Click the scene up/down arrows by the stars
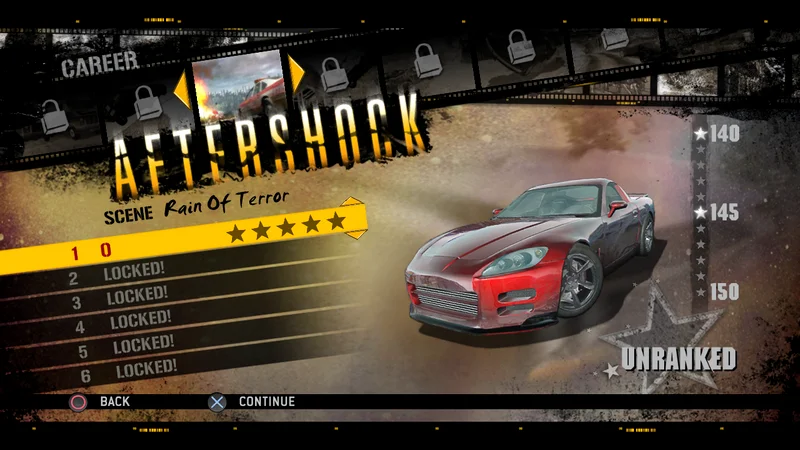 (356, 218)
